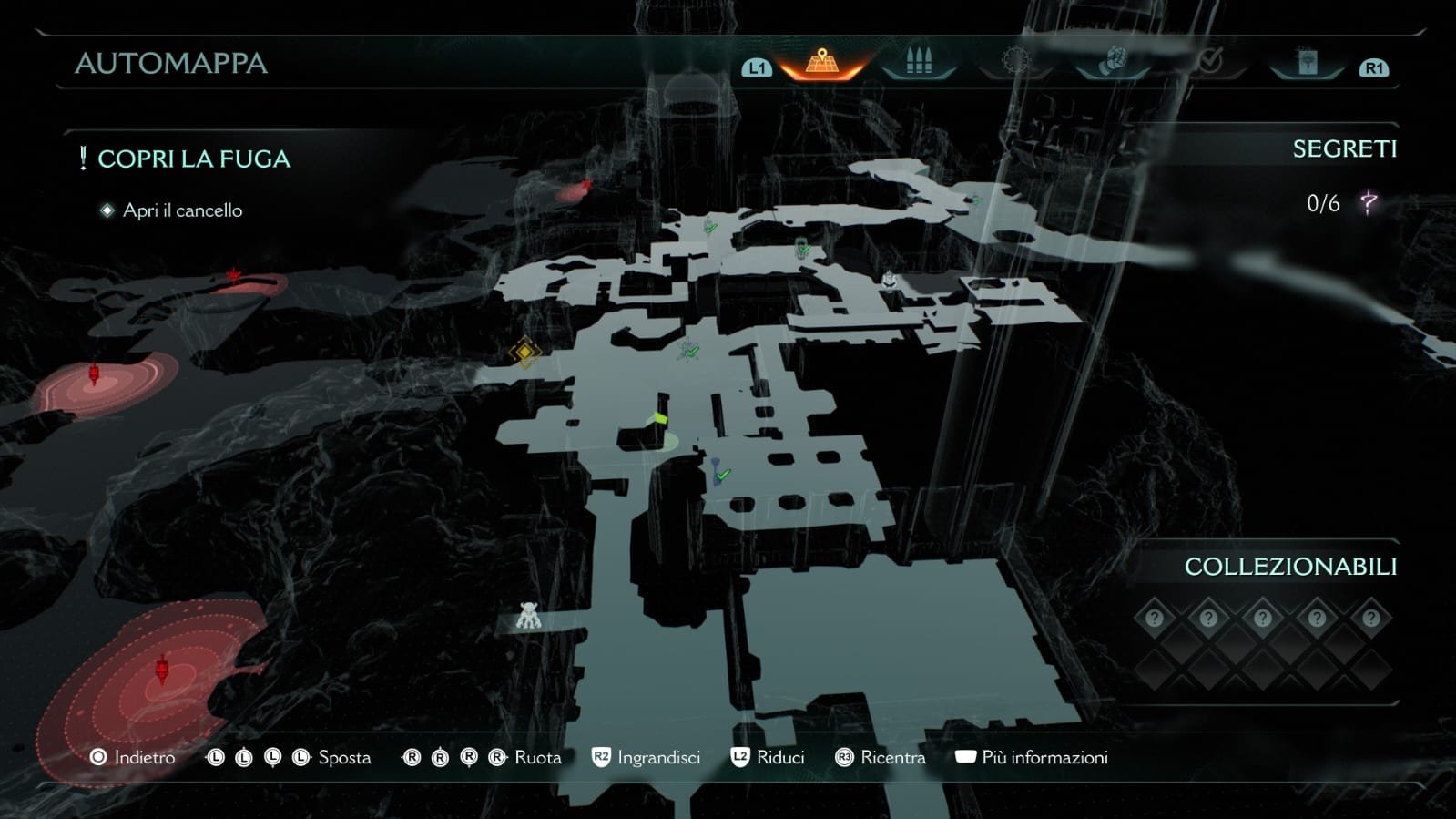This screenshot has height=819, width=1456.
Task: Select the purple Segreti secrets icon
Action: click(x=1368, y=202)
